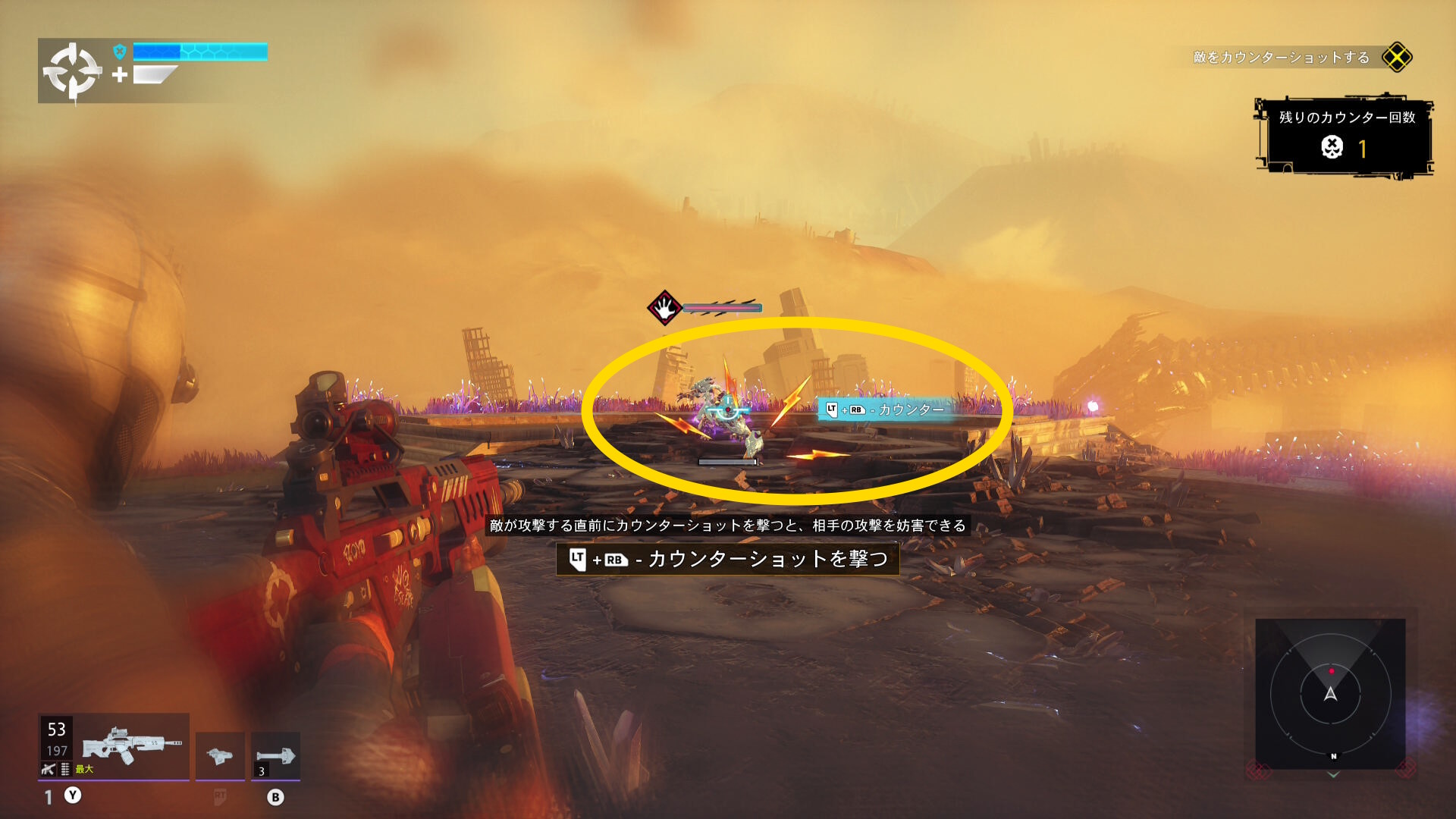Click the fire mode icon under ammo

point(49,769)
